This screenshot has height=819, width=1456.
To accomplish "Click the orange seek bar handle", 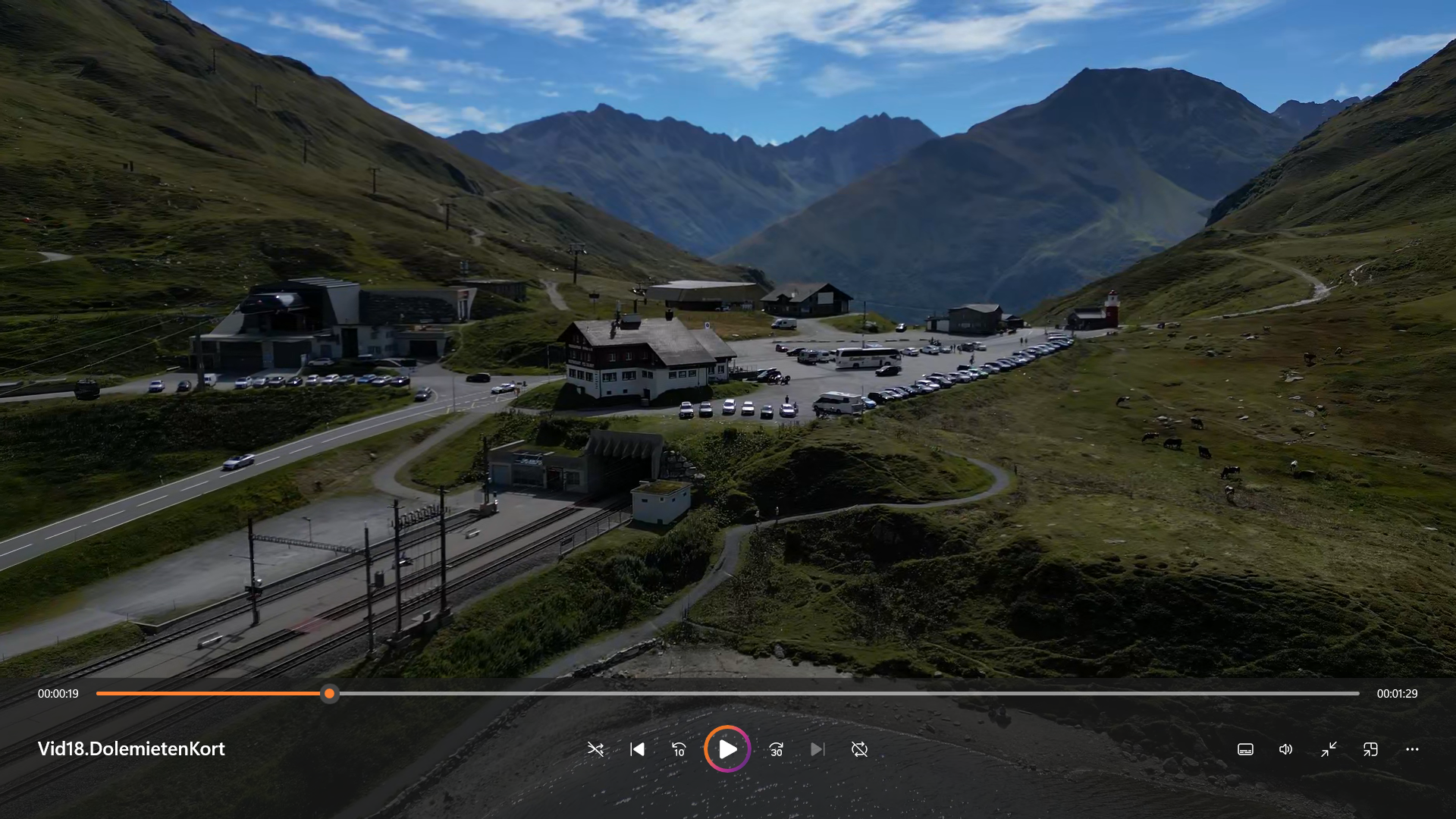I will pyautogui.click(x=329, y=693).
